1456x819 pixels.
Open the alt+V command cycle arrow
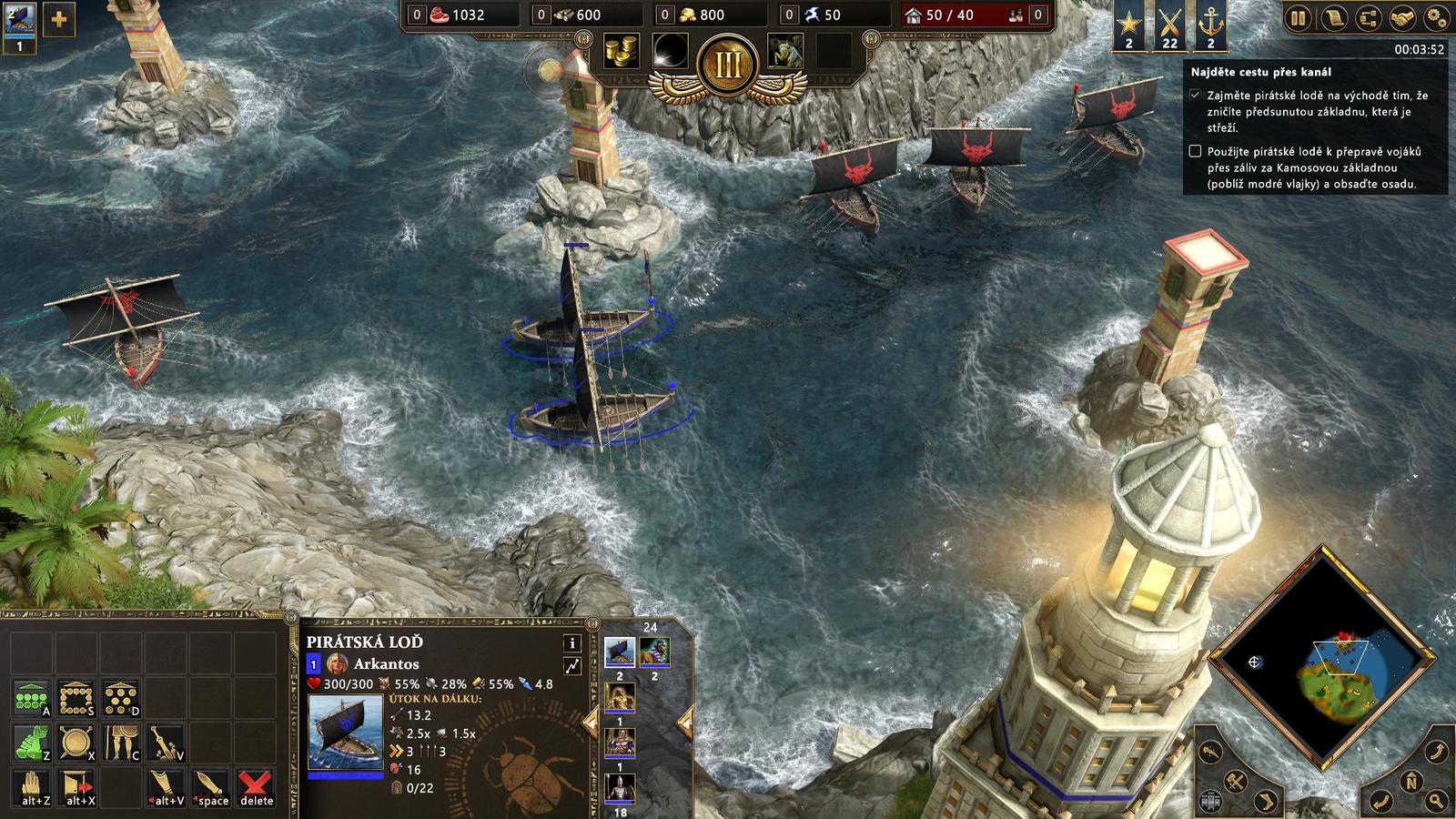click(166, 786)
